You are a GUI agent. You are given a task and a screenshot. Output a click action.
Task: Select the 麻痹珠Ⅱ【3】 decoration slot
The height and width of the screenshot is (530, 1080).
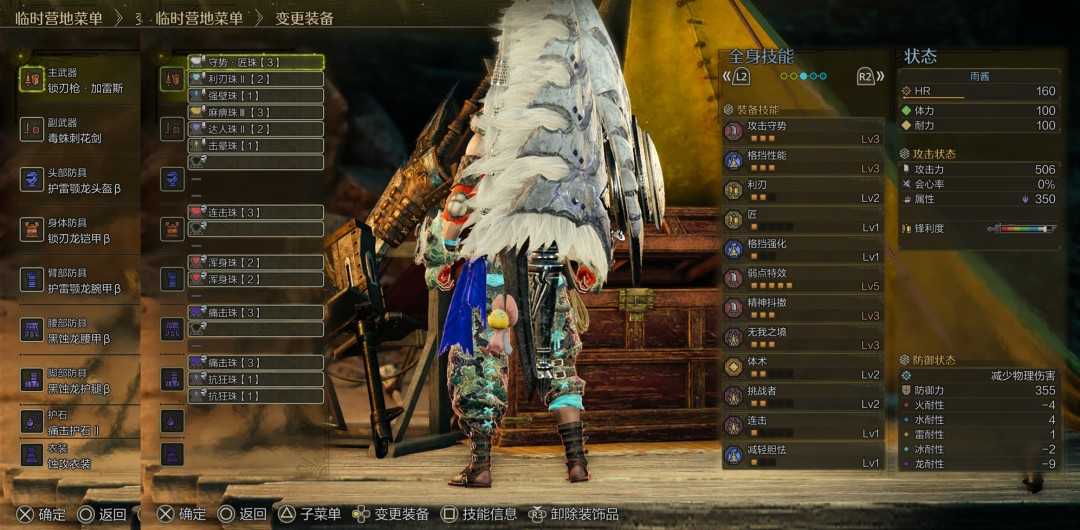coord(256,112)
